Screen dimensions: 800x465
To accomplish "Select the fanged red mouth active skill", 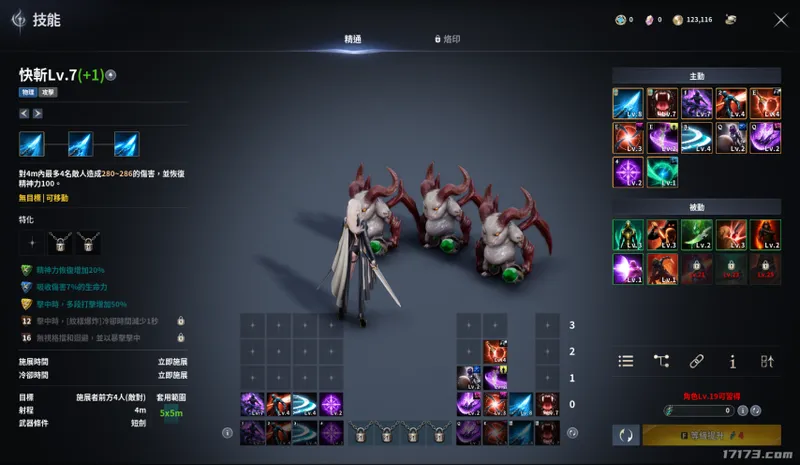I will (x=661, y=103).
